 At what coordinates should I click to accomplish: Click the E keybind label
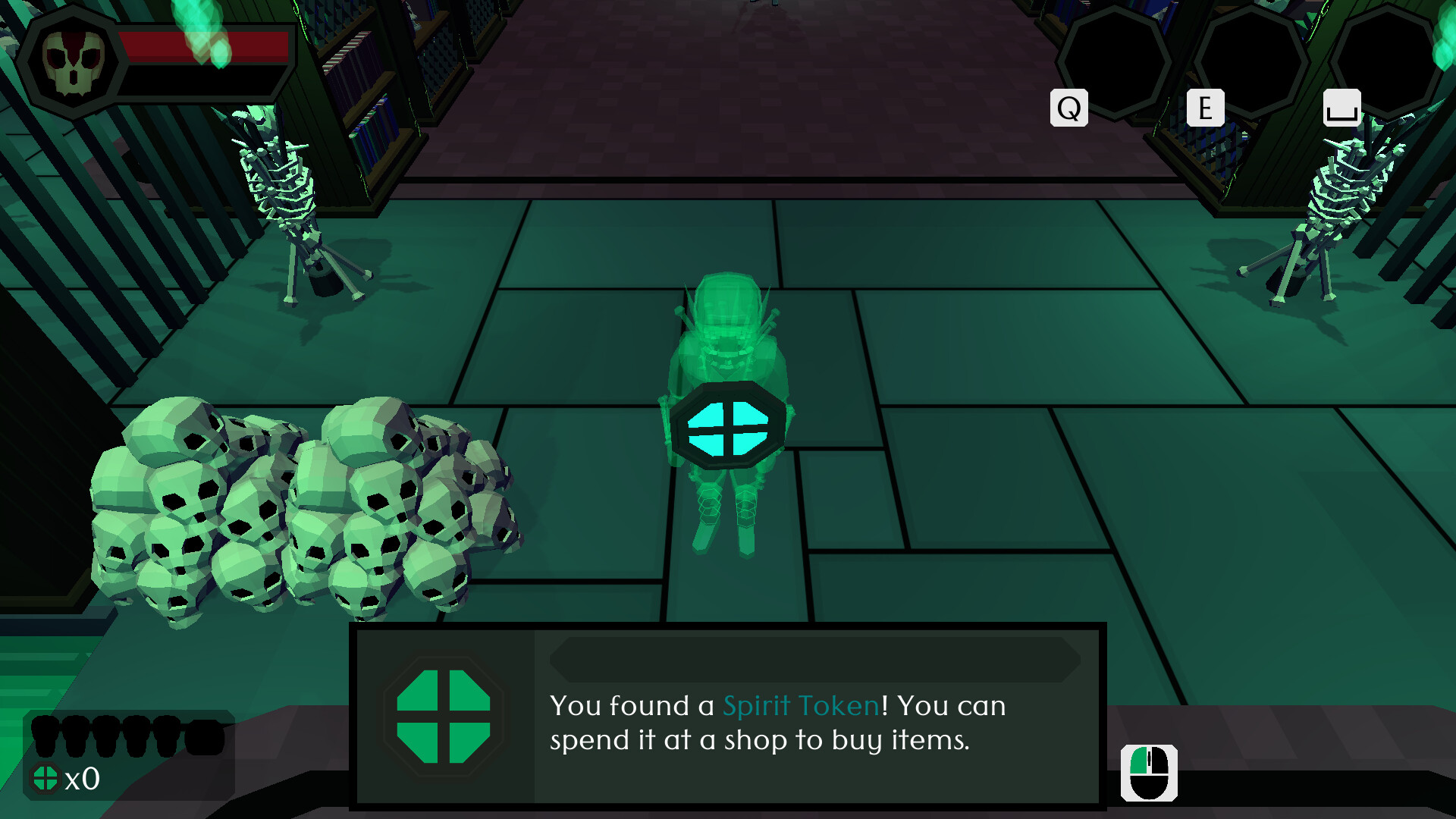click(1207, 108)
